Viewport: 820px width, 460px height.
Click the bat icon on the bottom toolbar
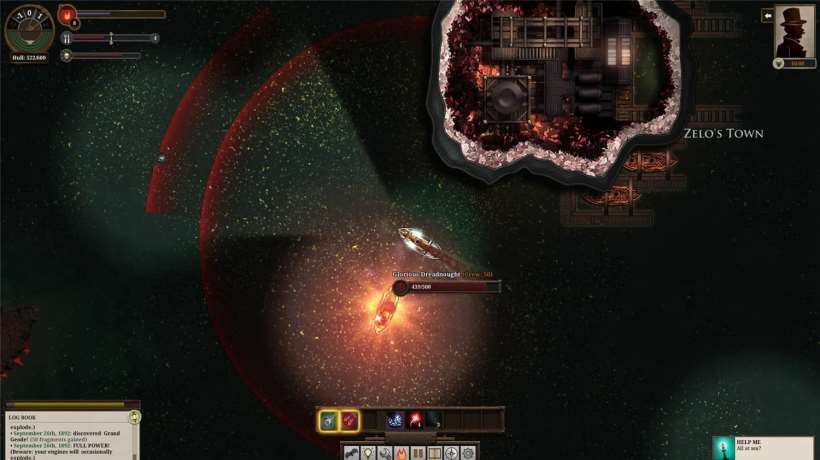pos(352,453)
